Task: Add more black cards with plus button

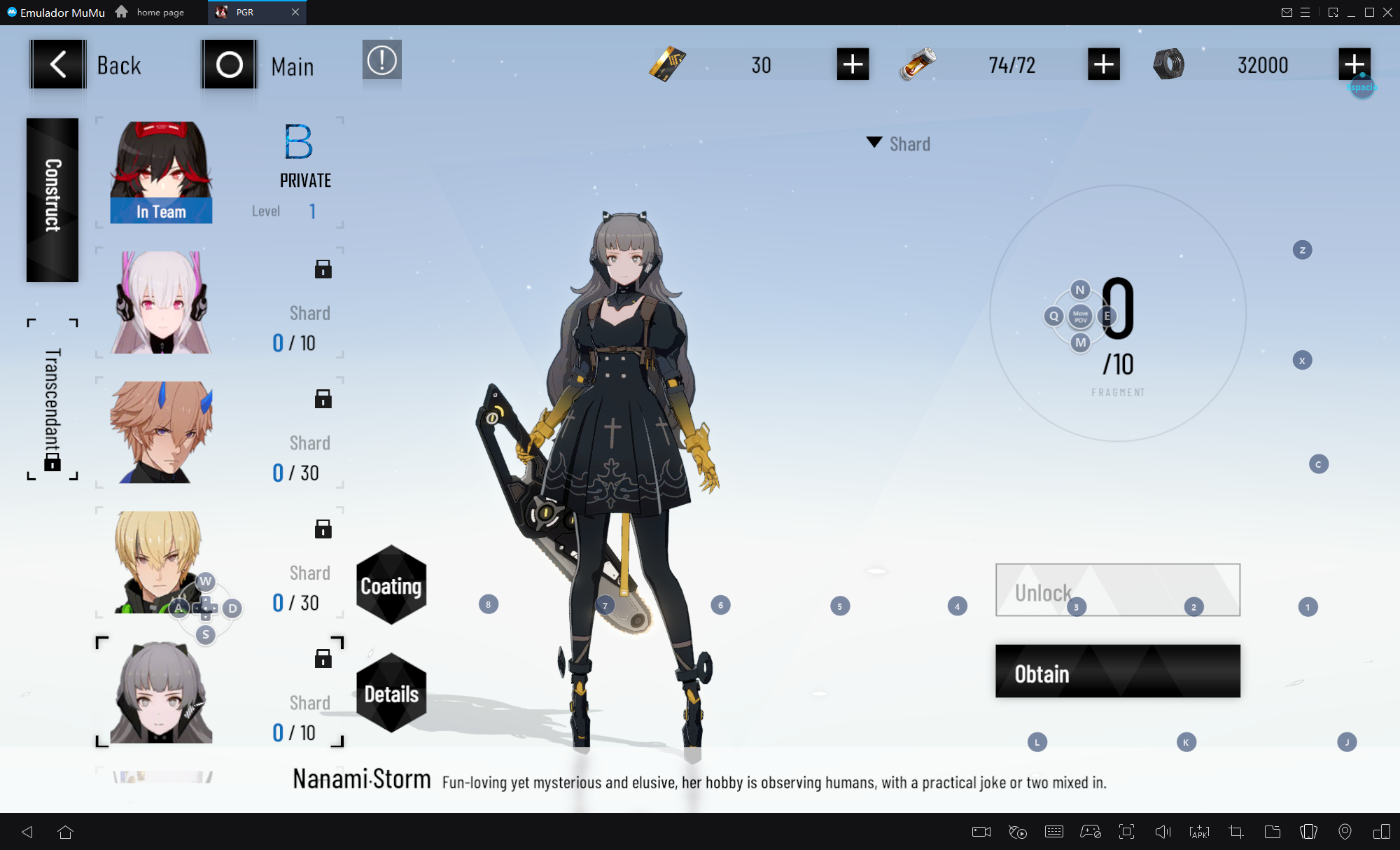Action: tap(853, 64)
